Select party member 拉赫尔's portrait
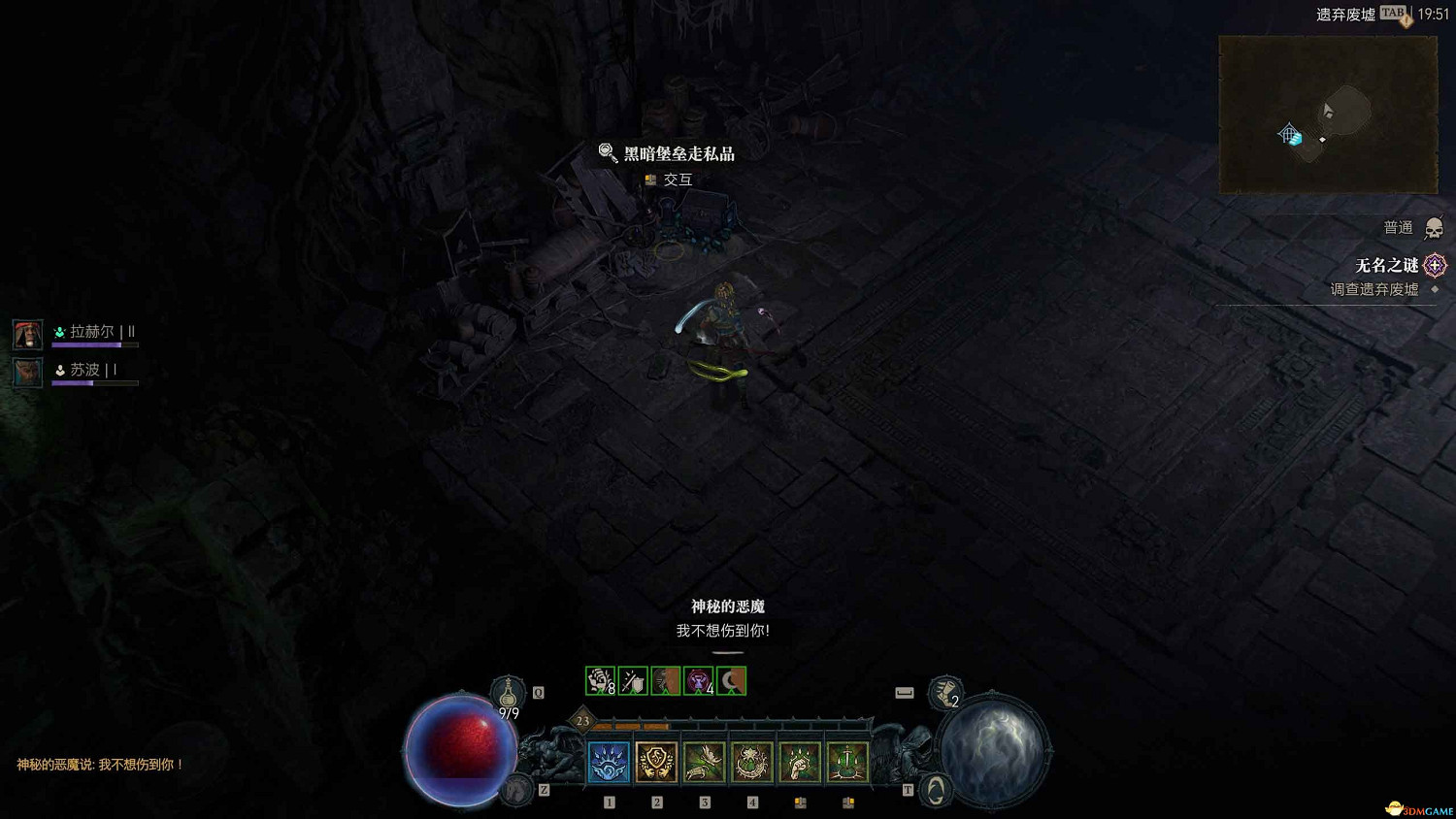 [x=27, y=333]
